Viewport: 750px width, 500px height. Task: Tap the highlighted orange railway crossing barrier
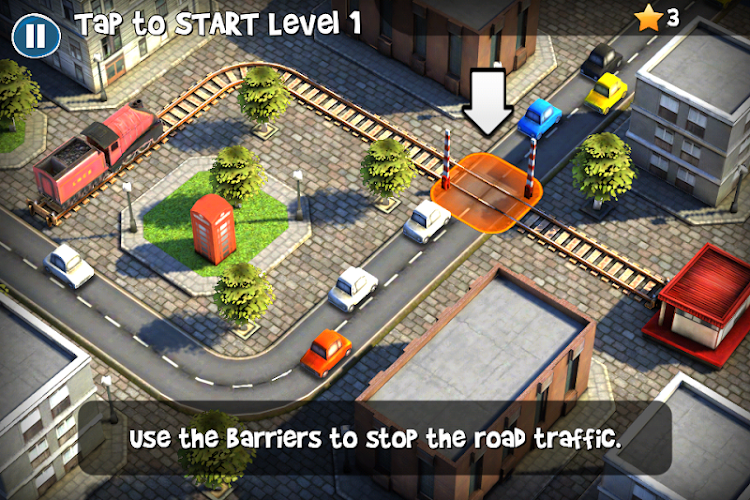pos(487,187)
